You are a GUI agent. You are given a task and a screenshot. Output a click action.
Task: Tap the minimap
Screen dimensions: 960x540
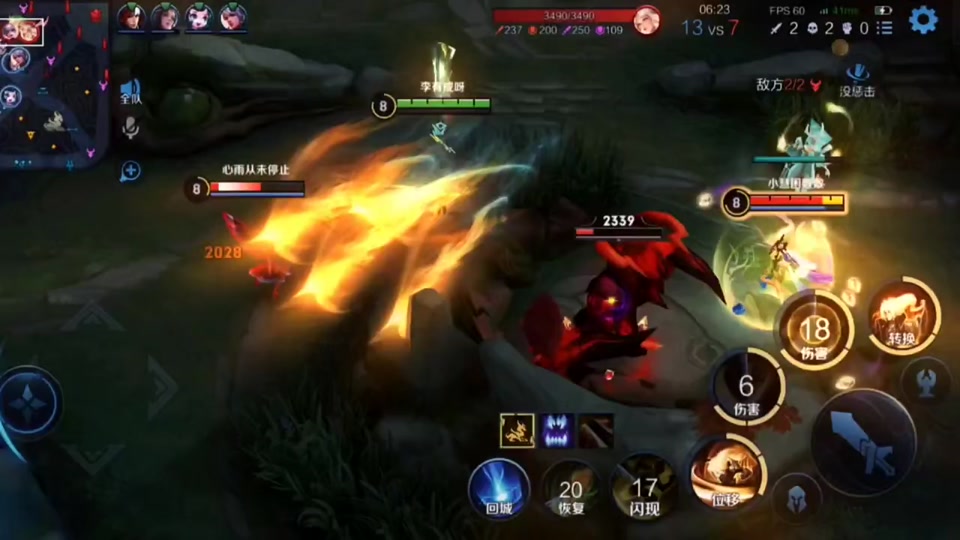(54, 84)
